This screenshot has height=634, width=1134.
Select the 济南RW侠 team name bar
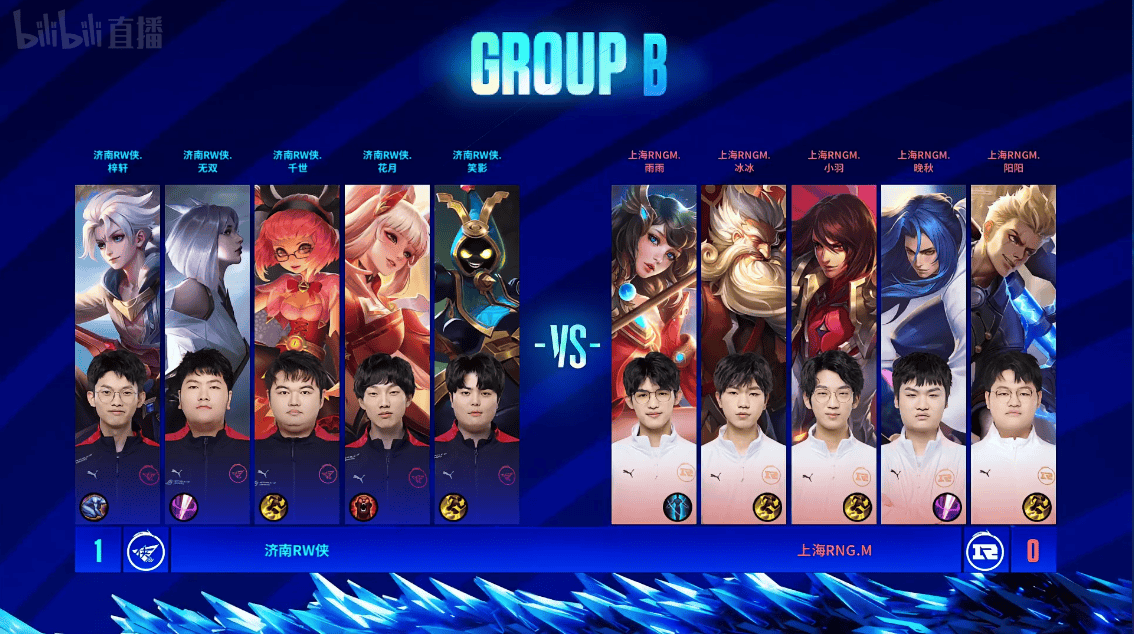tap(297, 551)
